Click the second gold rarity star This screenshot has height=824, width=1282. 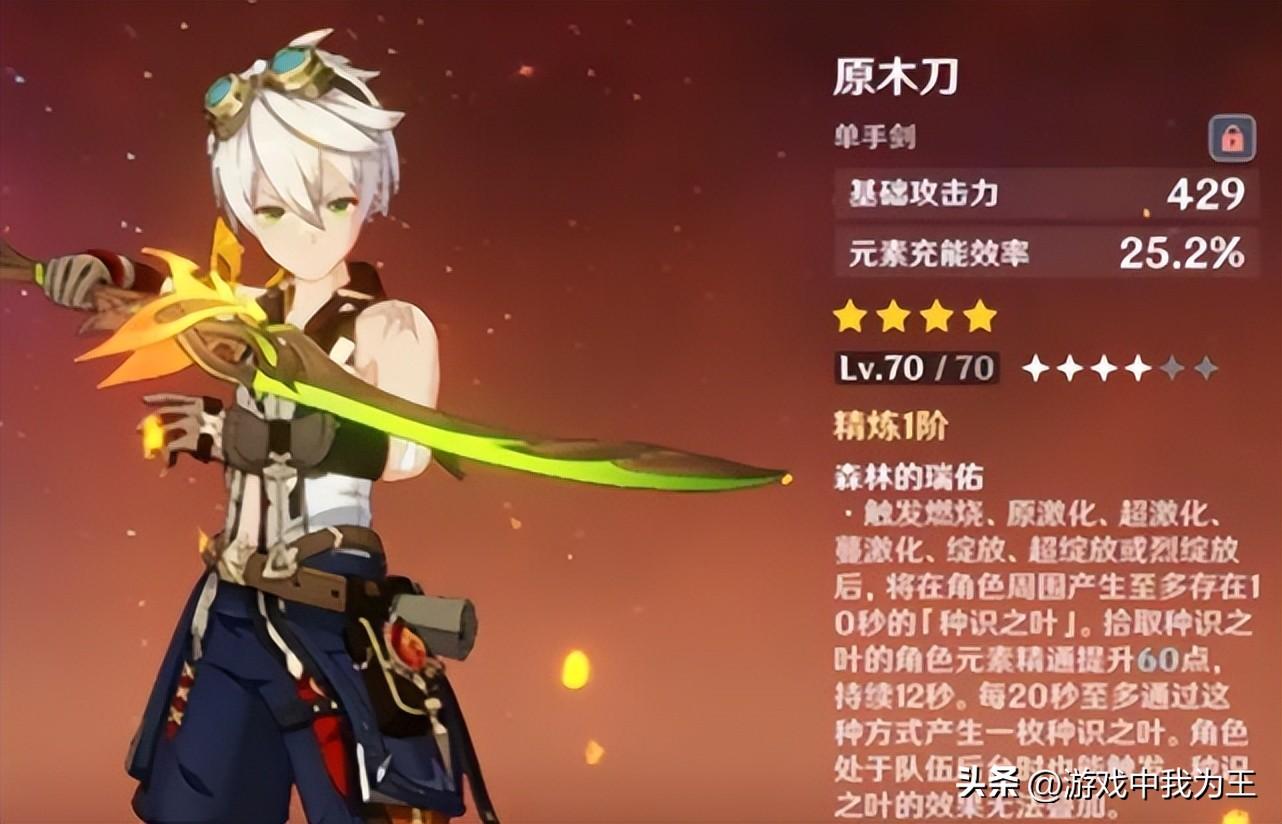[x=894, y=317]
